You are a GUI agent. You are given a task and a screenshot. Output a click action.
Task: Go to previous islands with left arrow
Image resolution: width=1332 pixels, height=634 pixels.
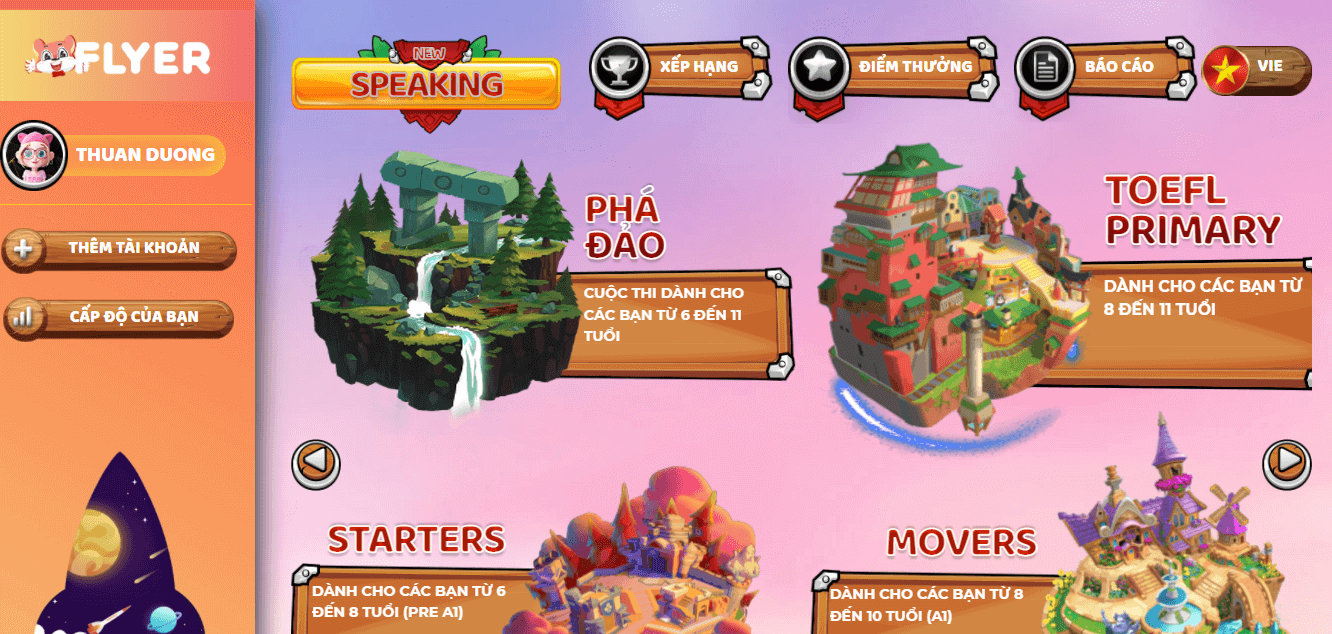pyautogui.click(x=316, y=464)
